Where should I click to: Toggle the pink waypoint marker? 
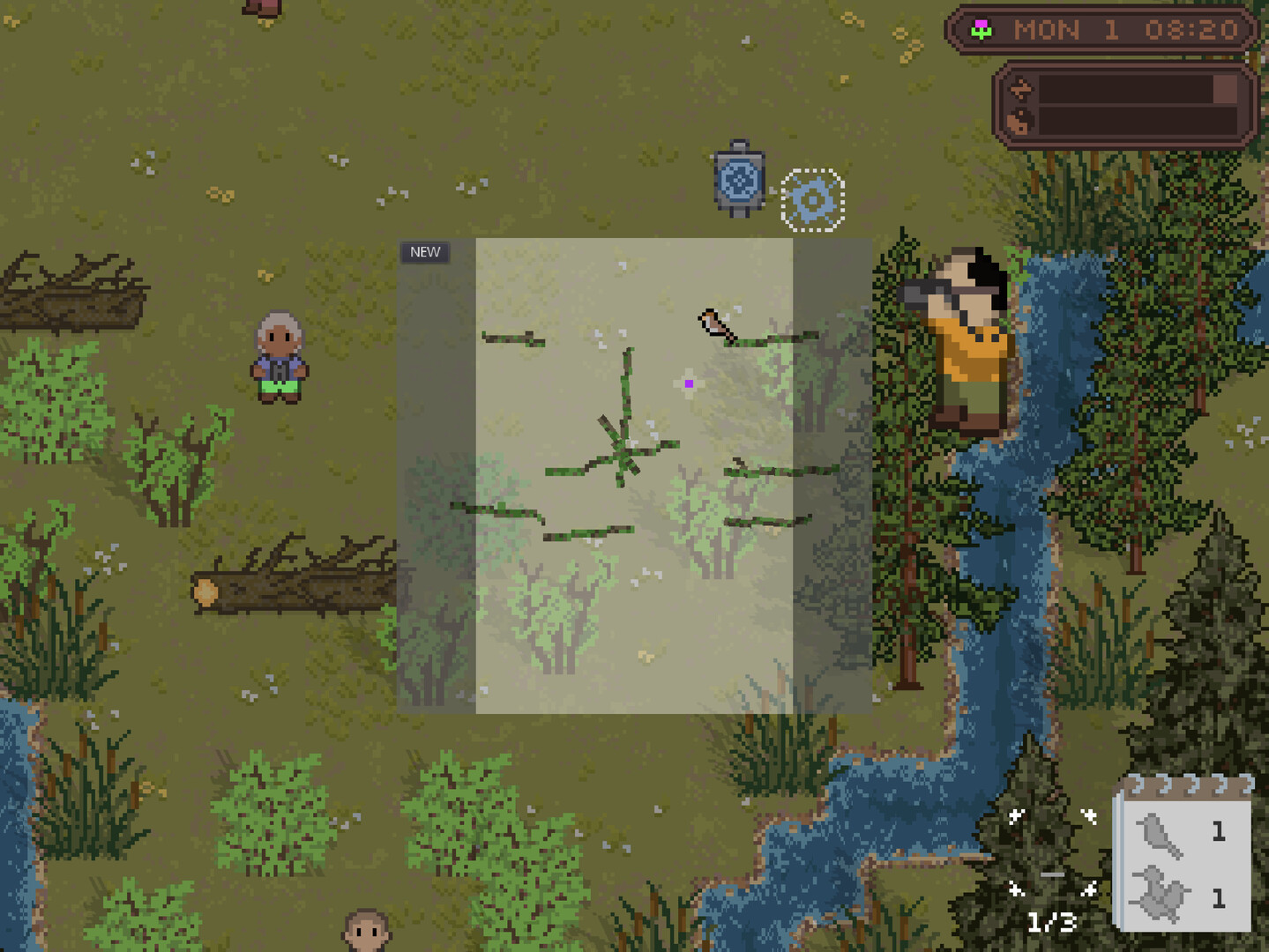688,382
